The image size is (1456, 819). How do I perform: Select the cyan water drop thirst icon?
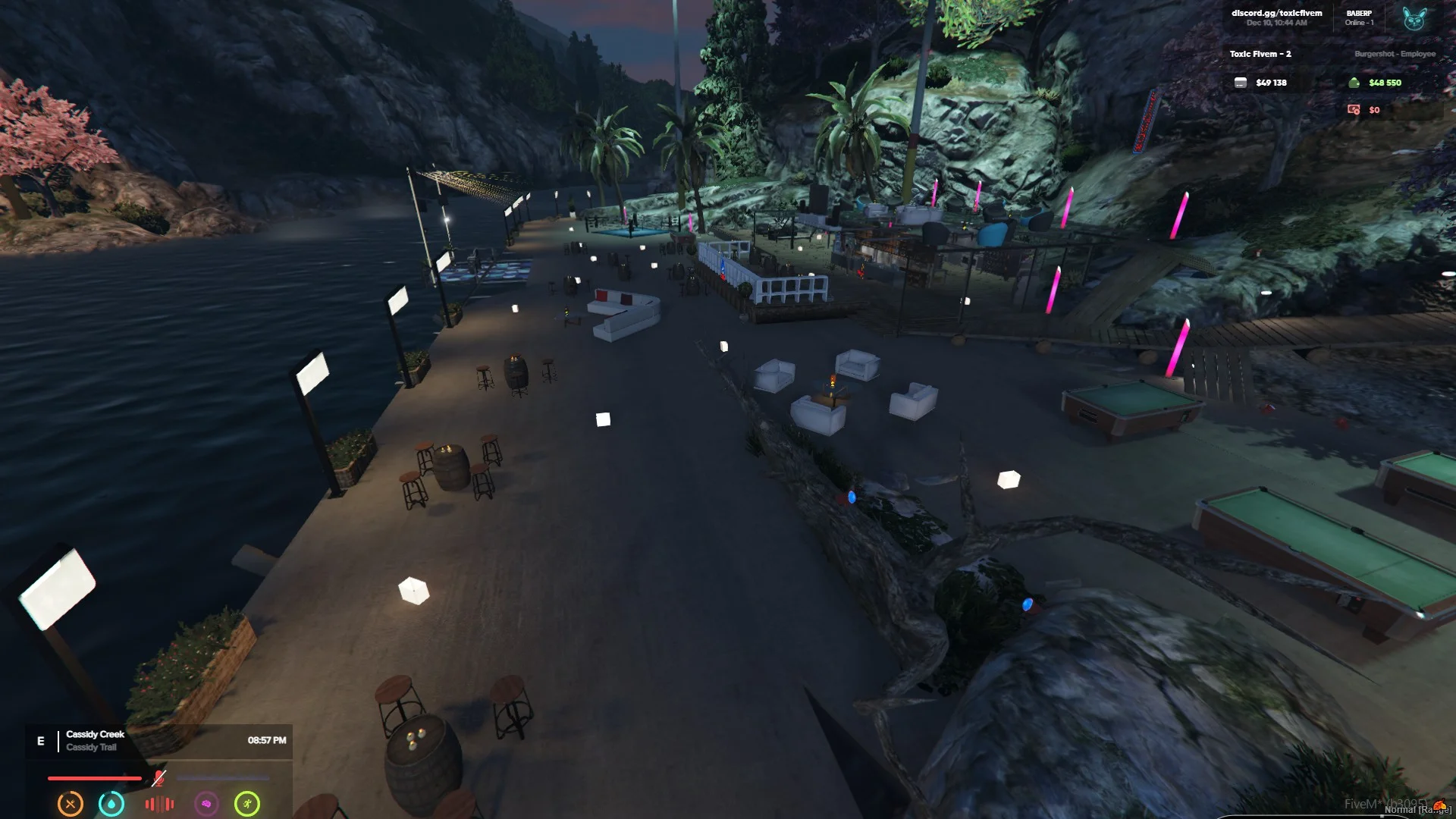point(111,804)
